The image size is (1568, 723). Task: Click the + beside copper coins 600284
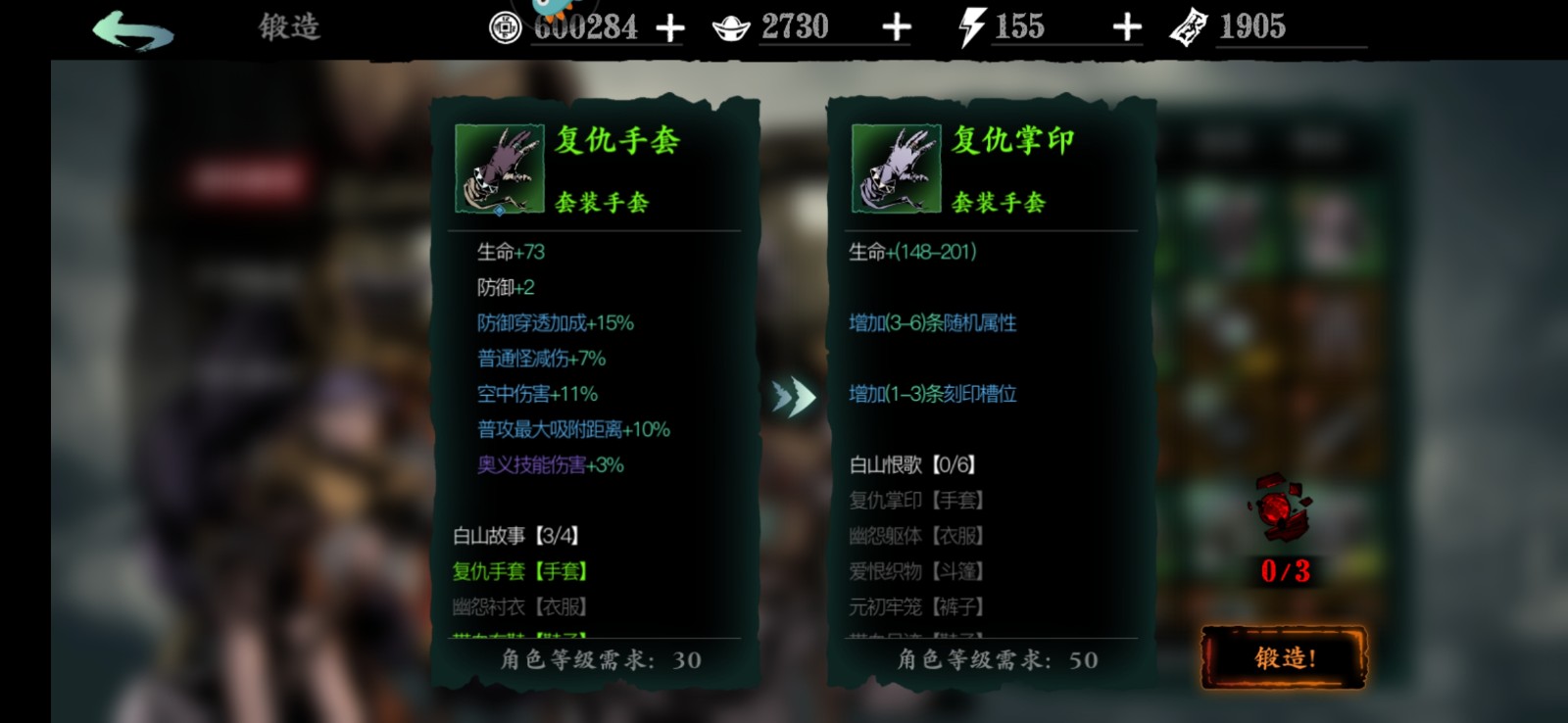point(670,26)
